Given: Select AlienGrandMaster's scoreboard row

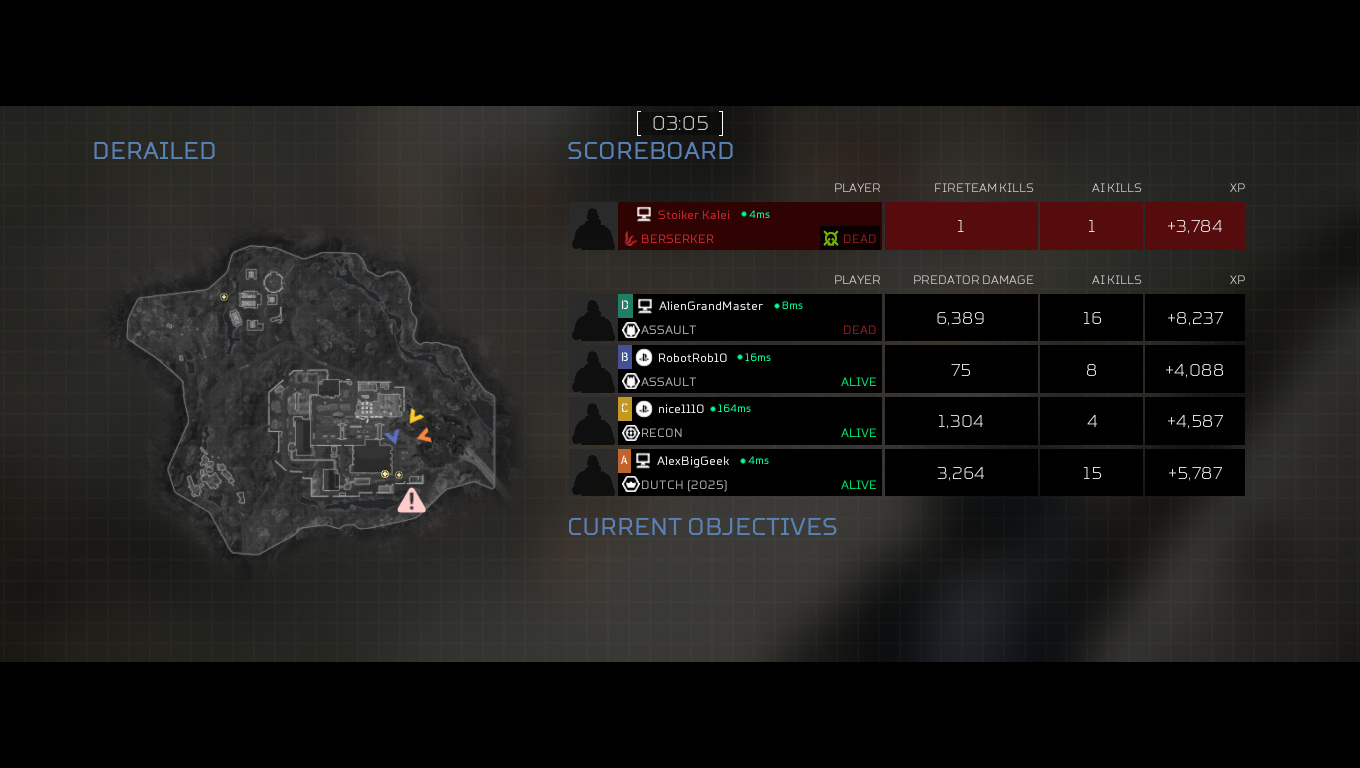Looking at the screenshot, I should click(750, 318).
